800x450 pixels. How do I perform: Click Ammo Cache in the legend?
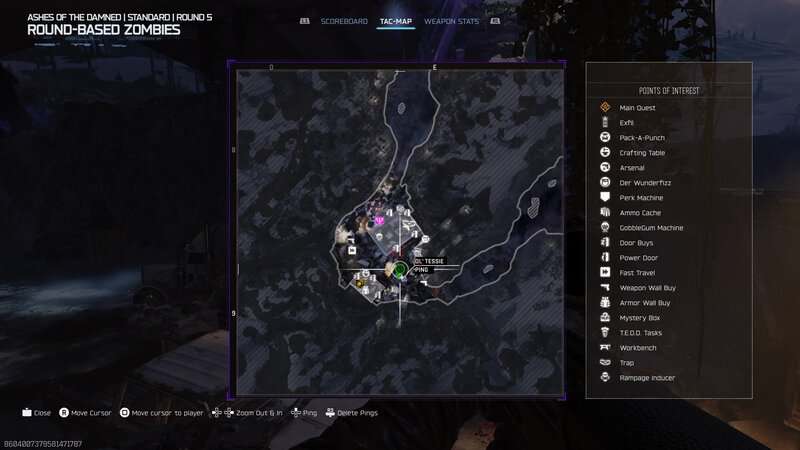point(640,212)
